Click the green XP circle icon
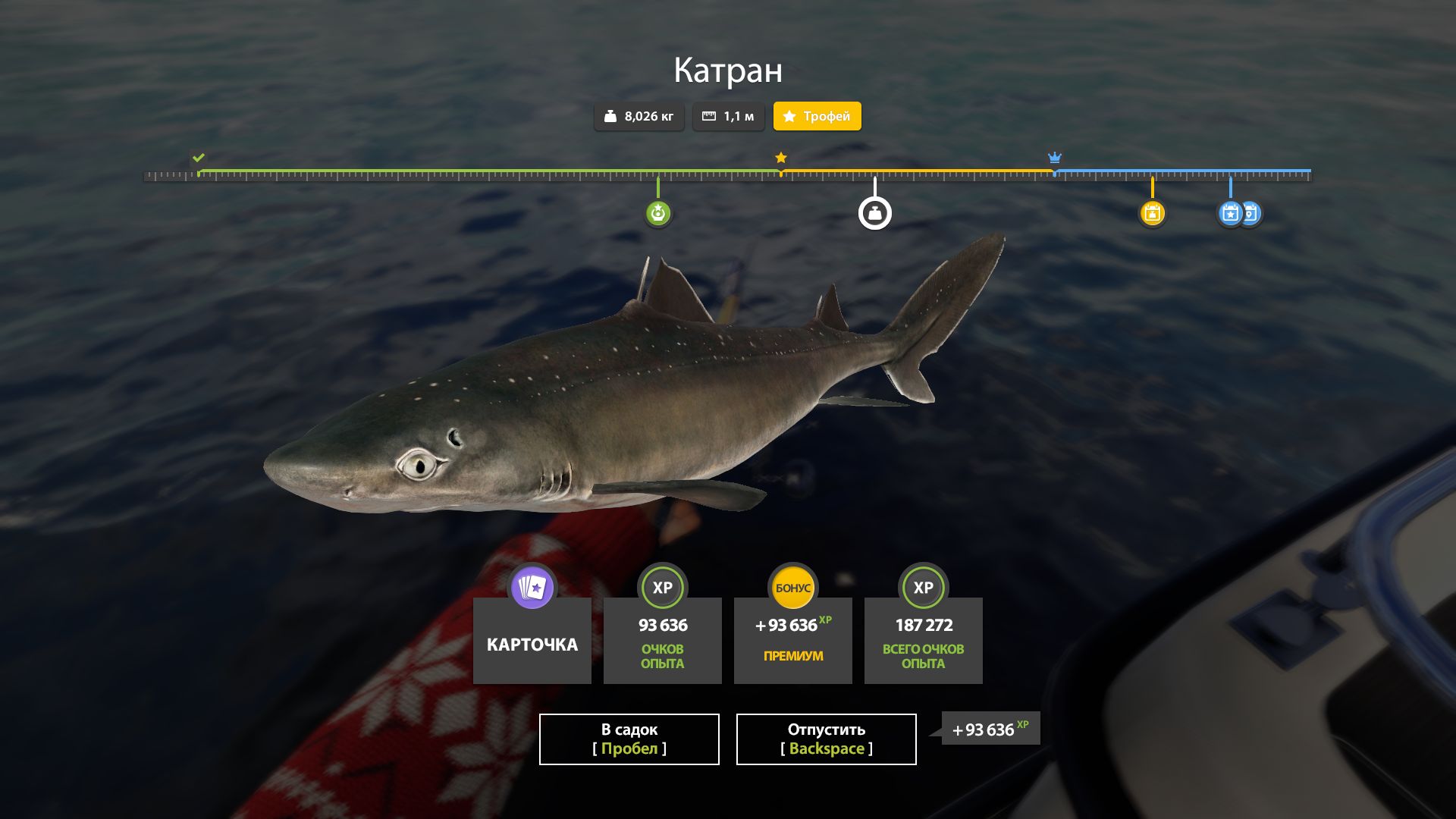This screenshot has height=819, width=1456. tap(662, 588)
